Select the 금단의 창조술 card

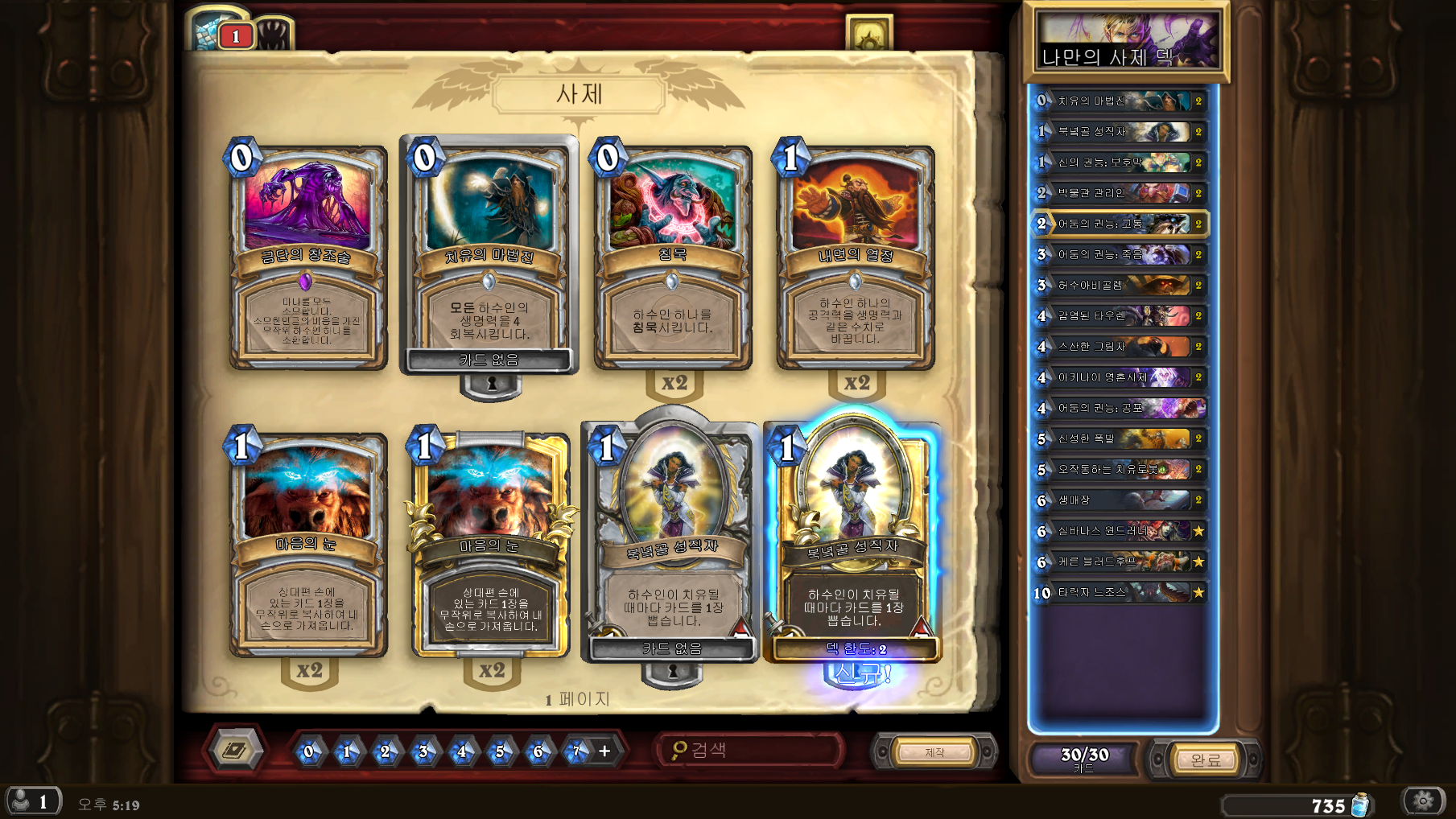pos(307,257)
